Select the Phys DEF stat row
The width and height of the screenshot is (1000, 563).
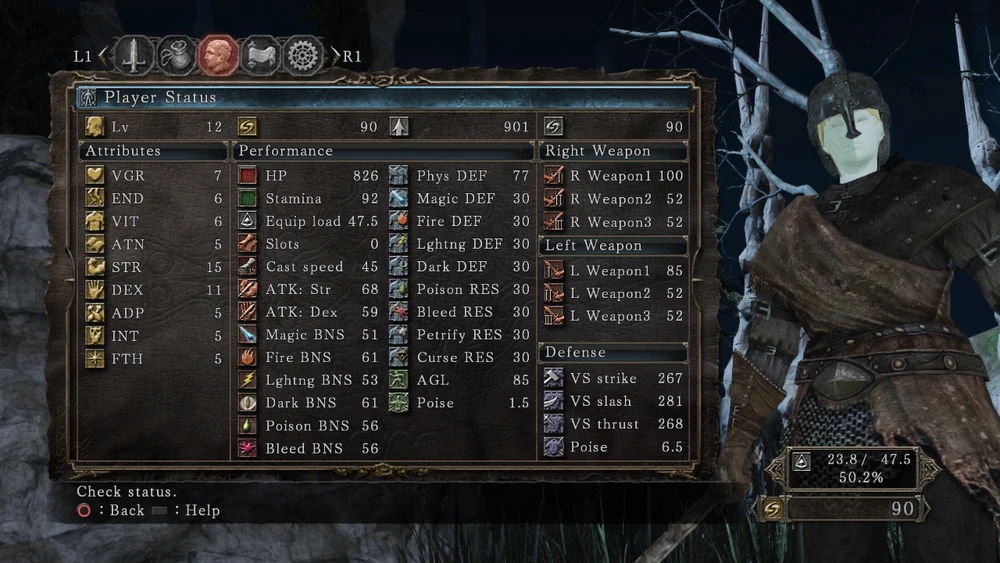459,176
